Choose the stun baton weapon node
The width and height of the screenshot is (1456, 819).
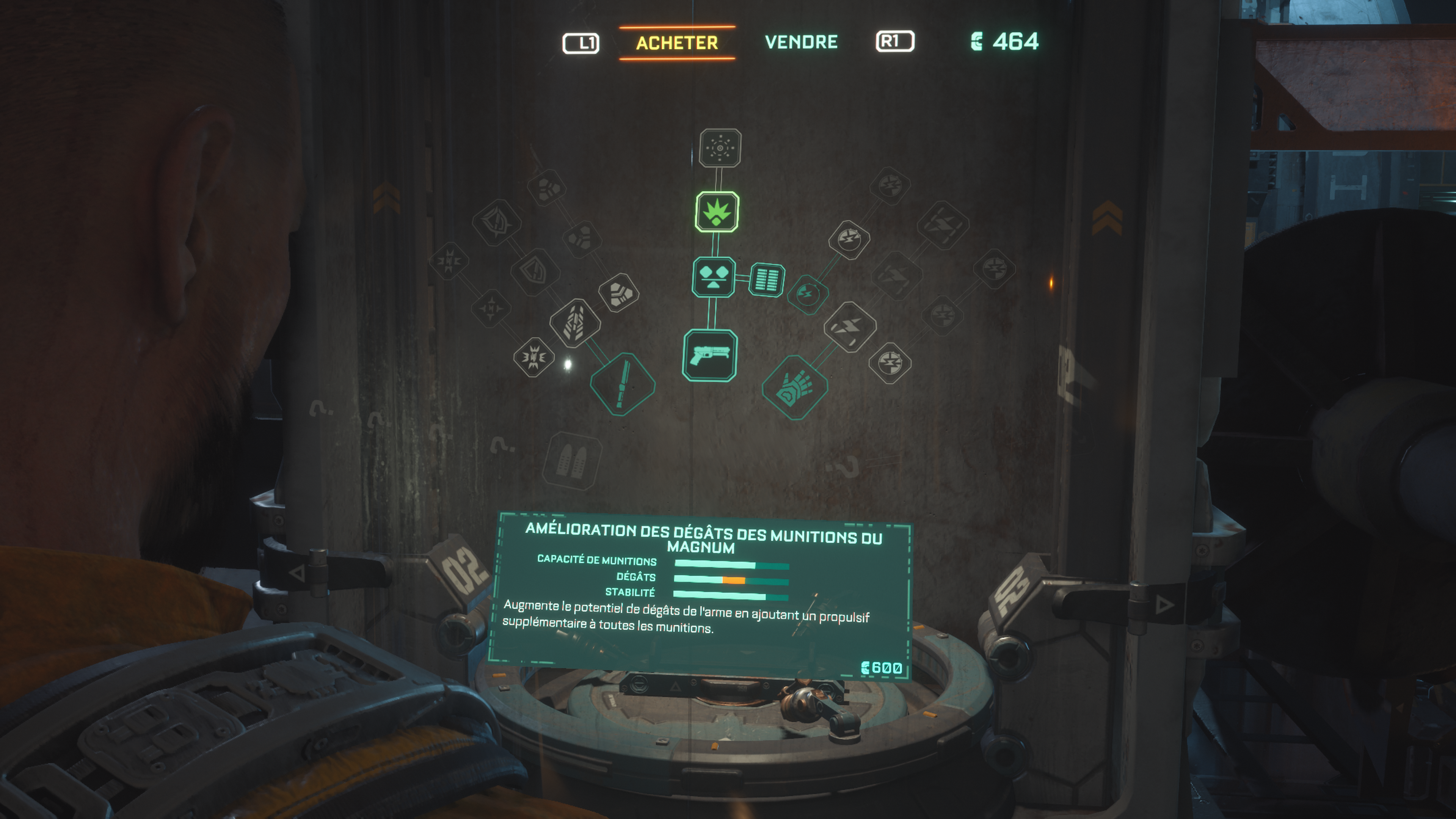coord(622,384)
